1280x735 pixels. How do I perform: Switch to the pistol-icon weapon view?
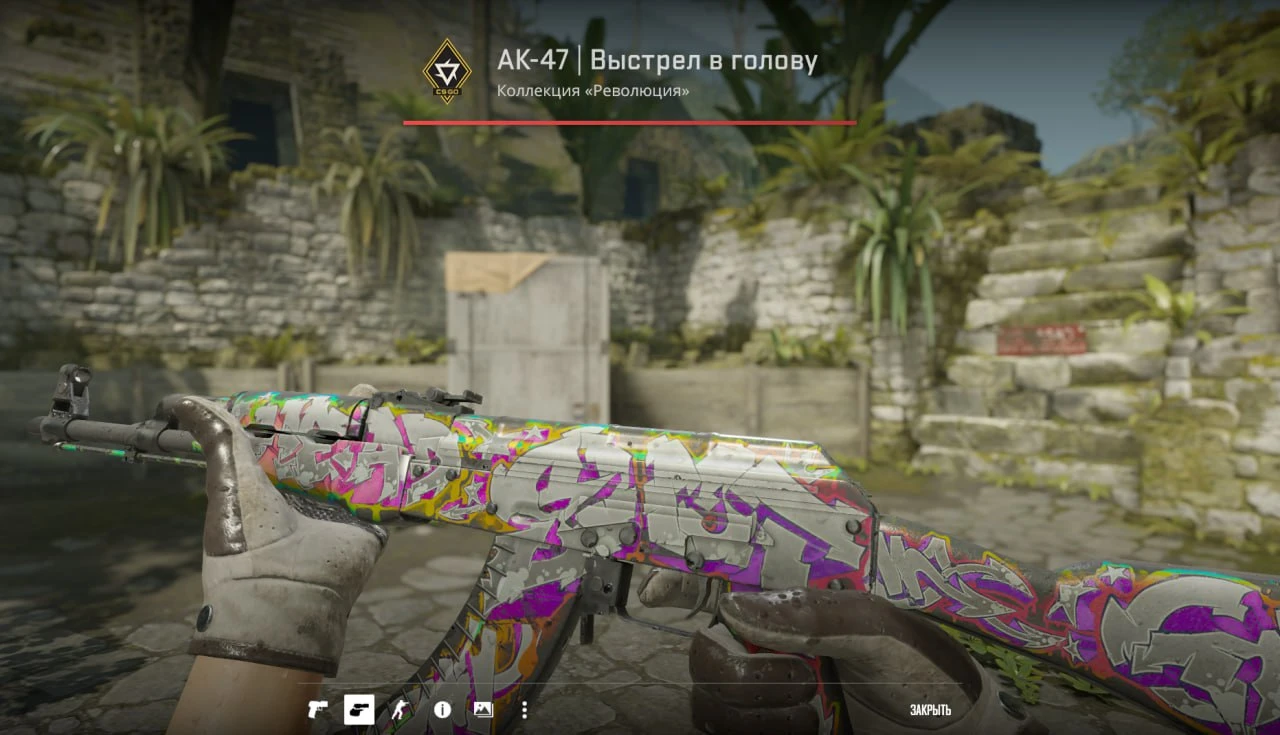tap(318, 710)
